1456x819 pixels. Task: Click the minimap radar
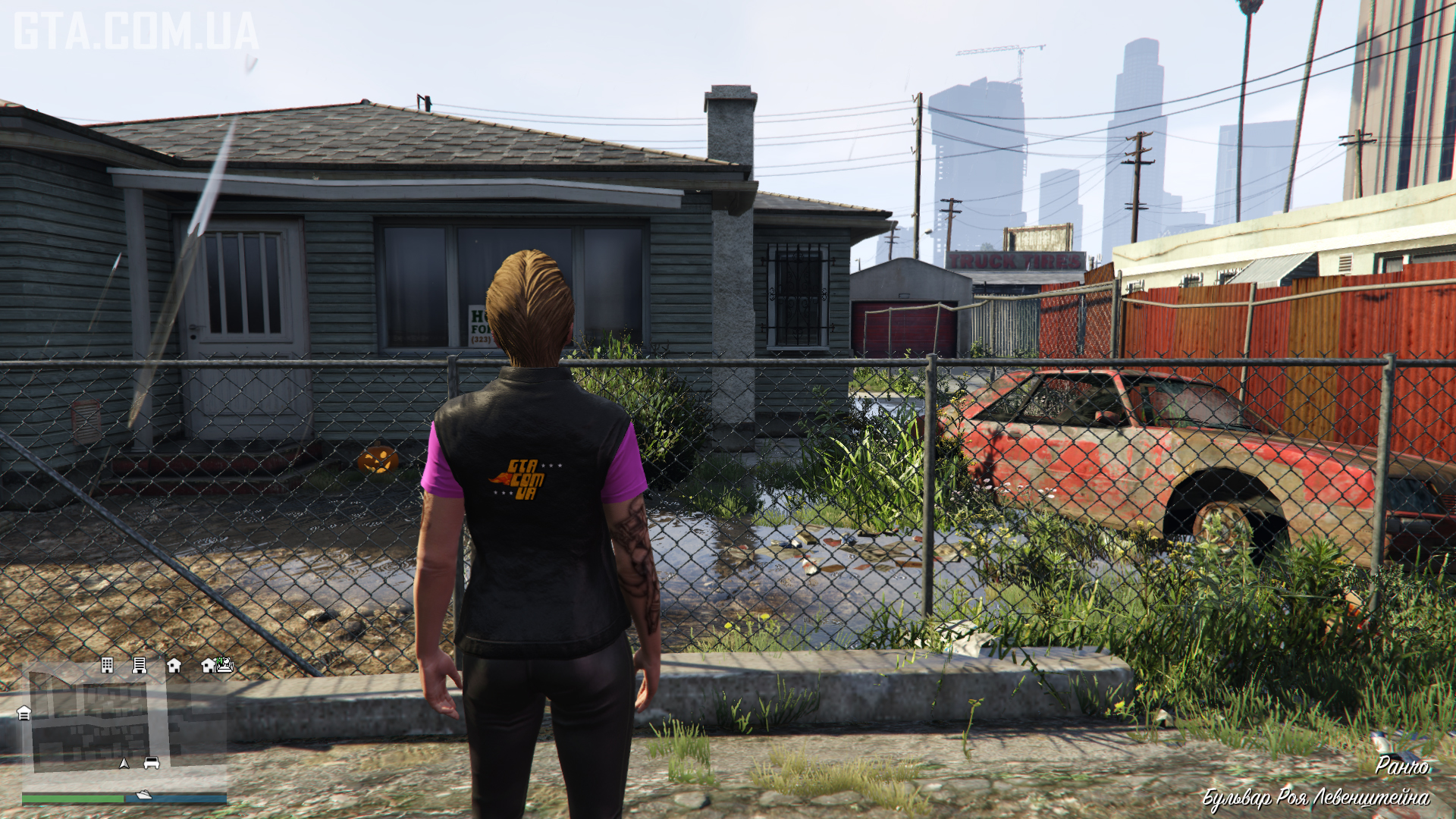[x=125, y=720]
